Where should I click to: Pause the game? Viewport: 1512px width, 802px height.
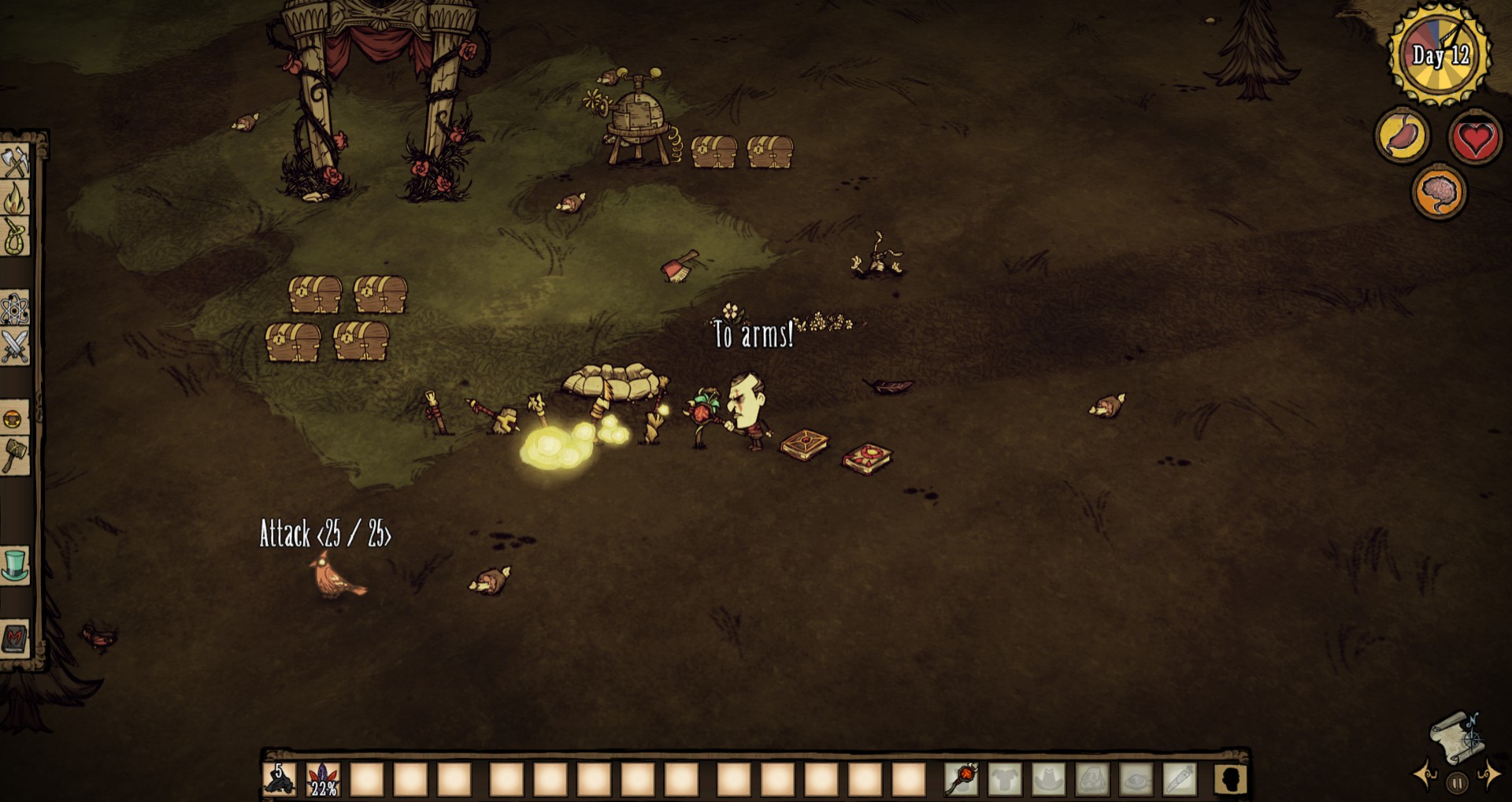[x=1457, y=783]
